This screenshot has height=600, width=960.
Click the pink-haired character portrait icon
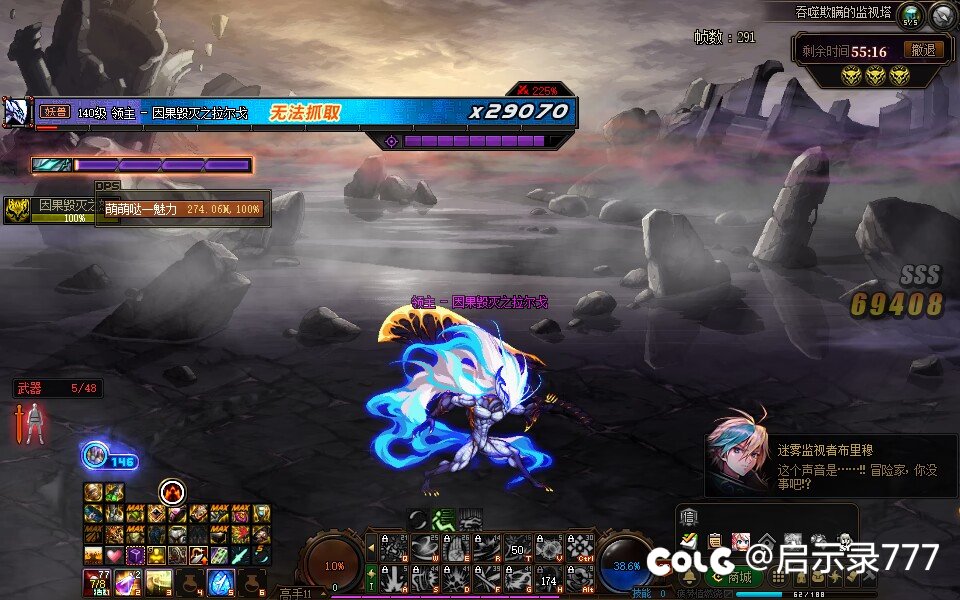coord(741,541)
